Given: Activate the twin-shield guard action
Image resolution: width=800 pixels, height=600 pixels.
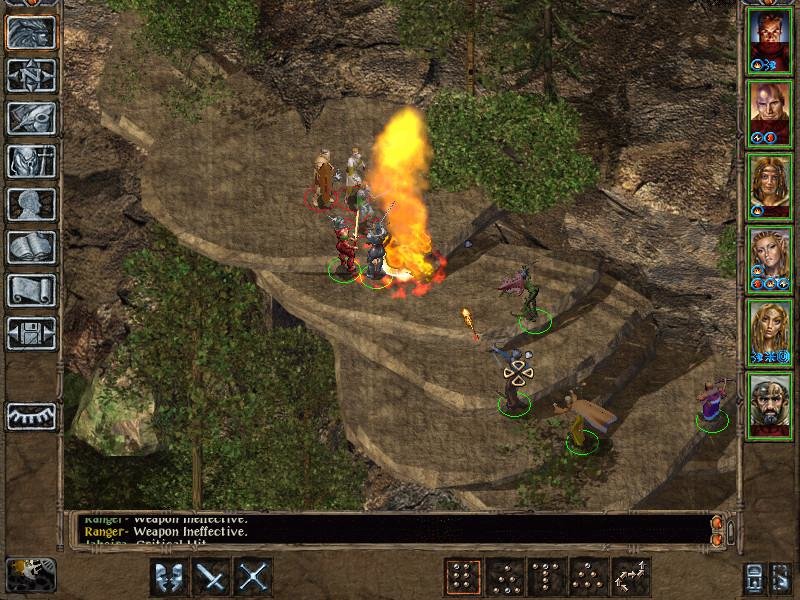Looking at the screenshot, I should point(169,577).
